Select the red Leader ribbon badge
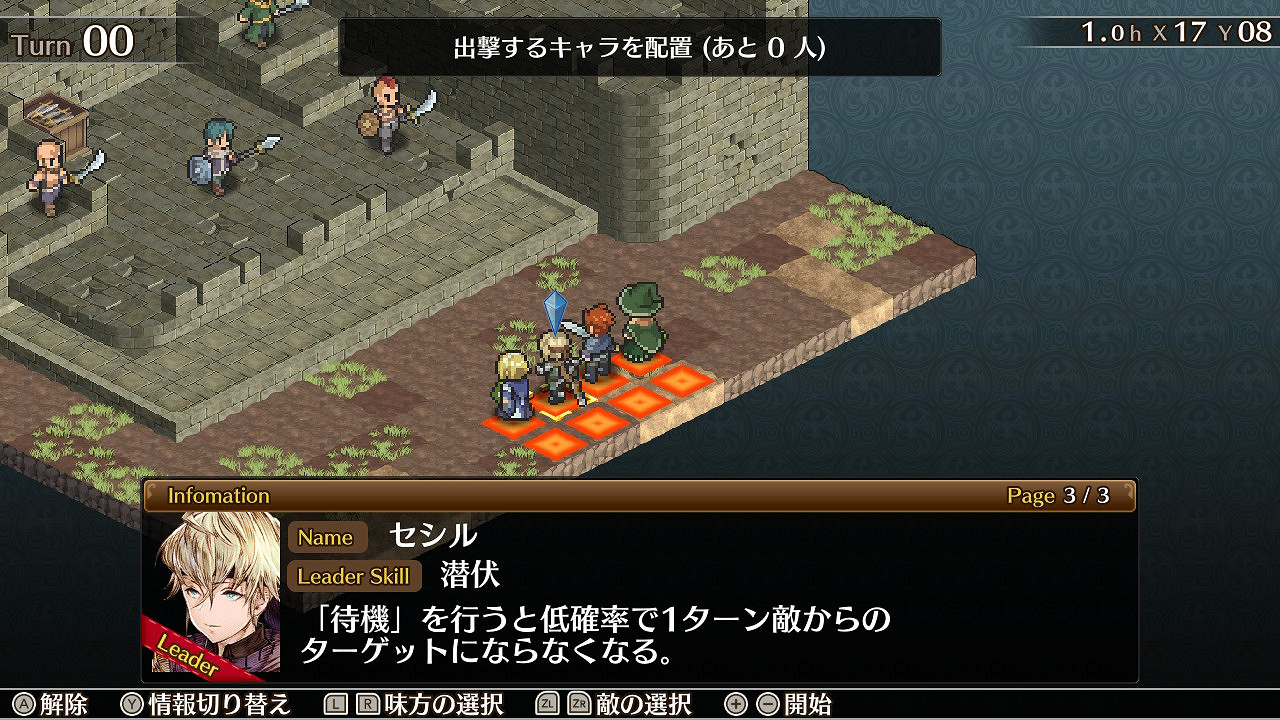Image resolution: width=1280 pixels, height=720 pixels. click(188, 651)
